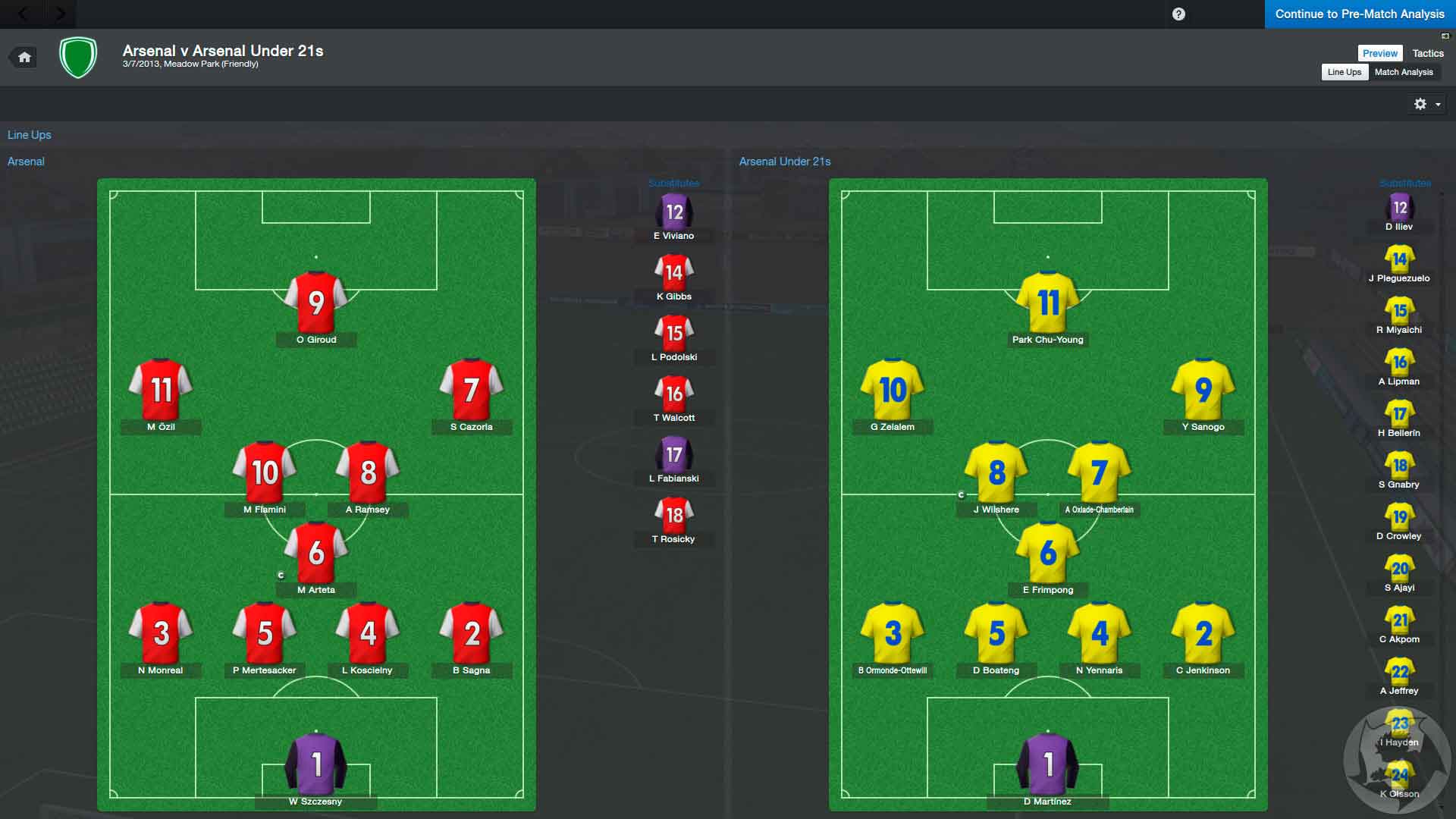1456x819 pixels.
Task: Open the gear settings dropdown
Action: pyautogui.click(x=1426, y=104)
